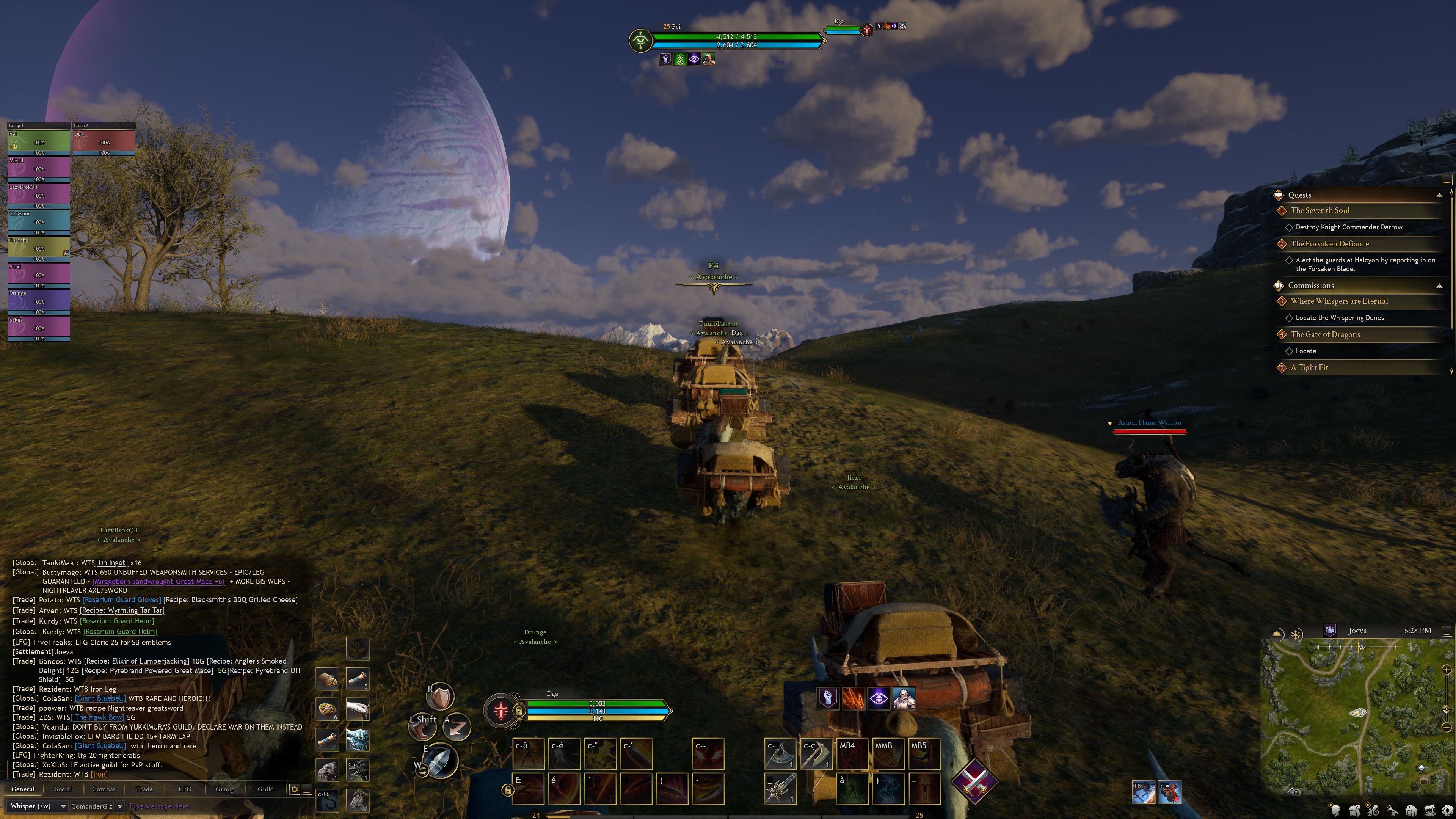Click the chat message input field
The image size is (1456, 819).
click(x=215, y=806)
